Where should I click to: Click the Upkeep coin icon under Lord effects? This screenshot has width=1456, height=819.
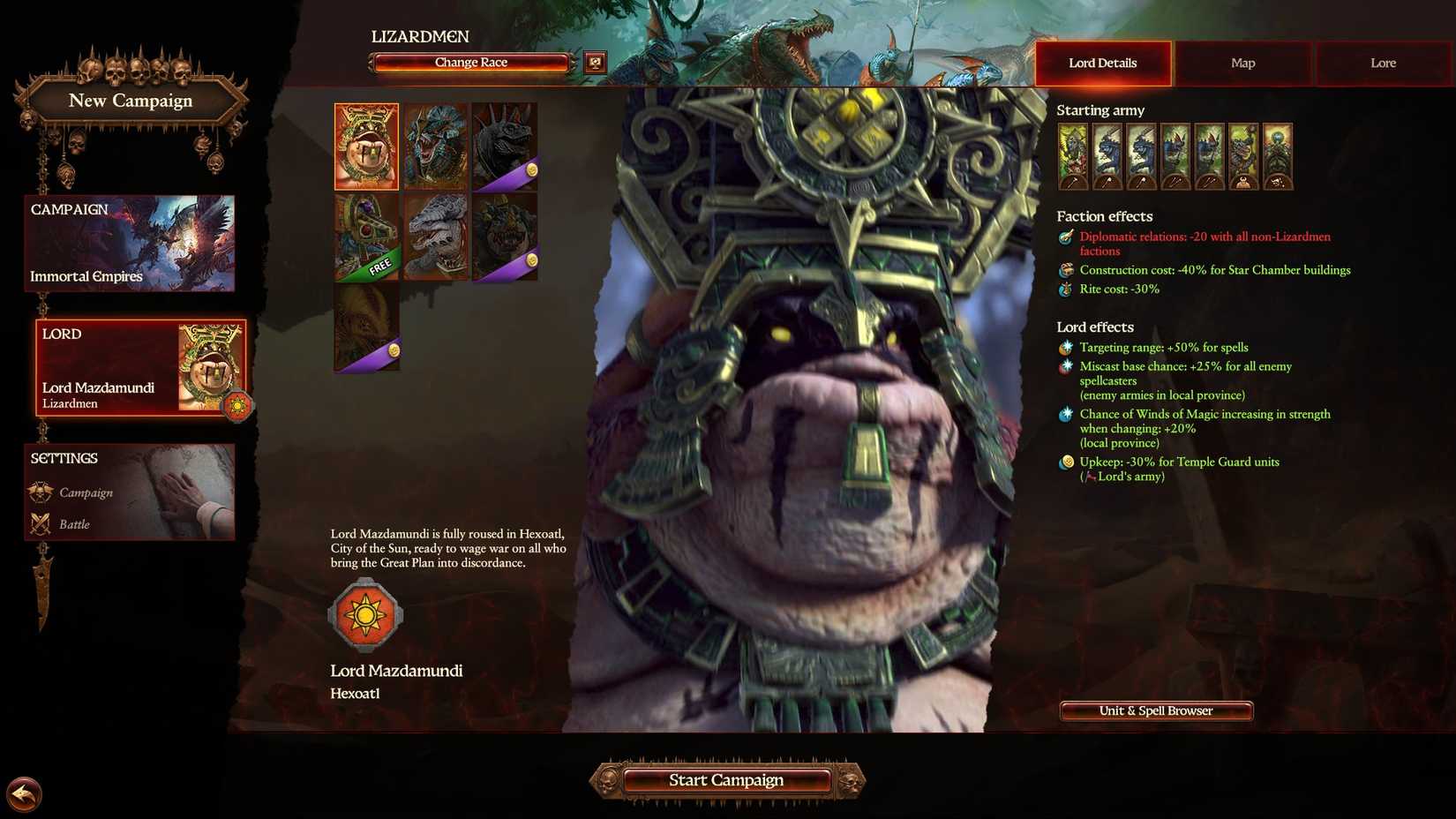tap(1065, 462)
